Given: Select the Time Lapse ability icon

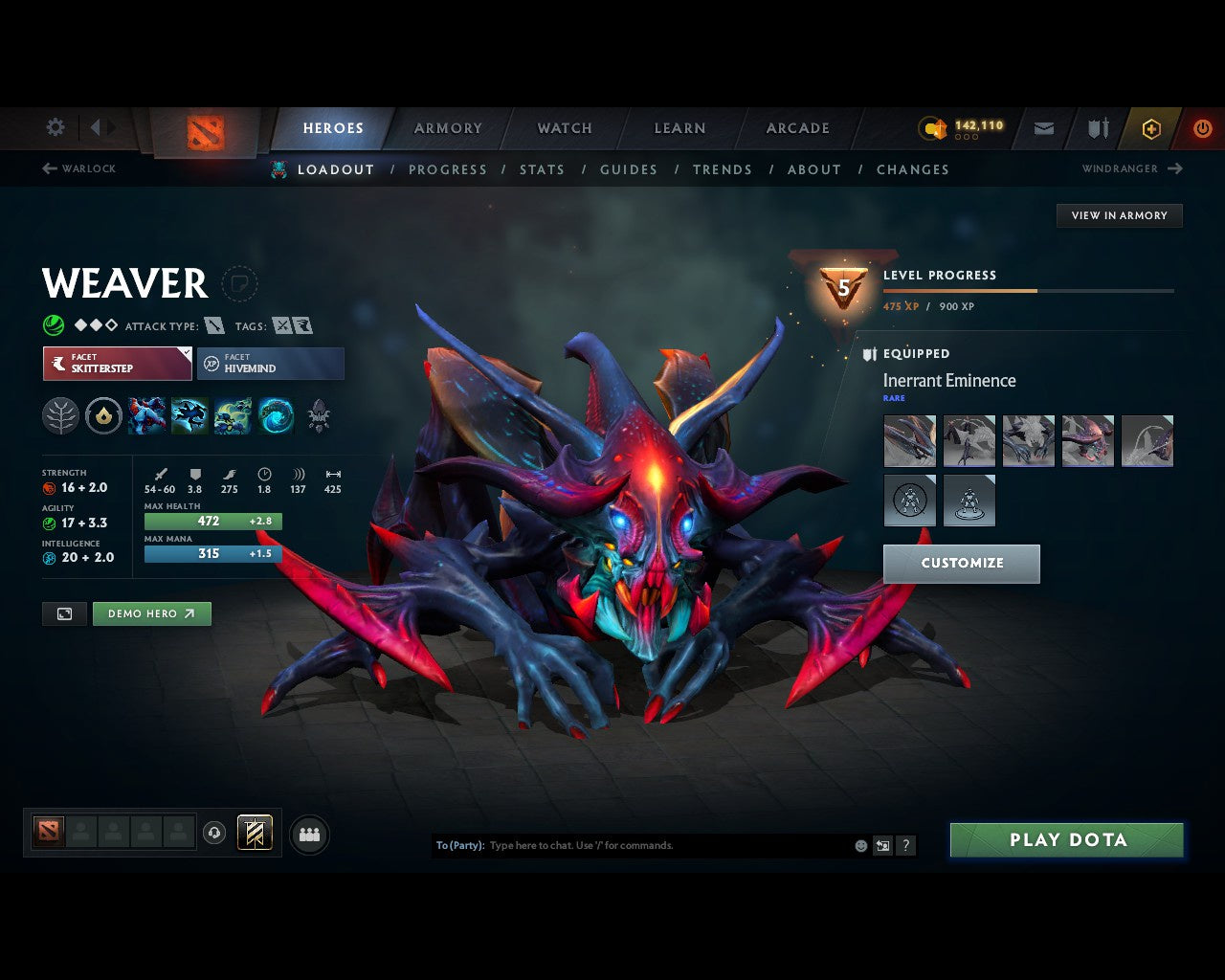Looking at the screenshot, I should (x=276, y=415).
